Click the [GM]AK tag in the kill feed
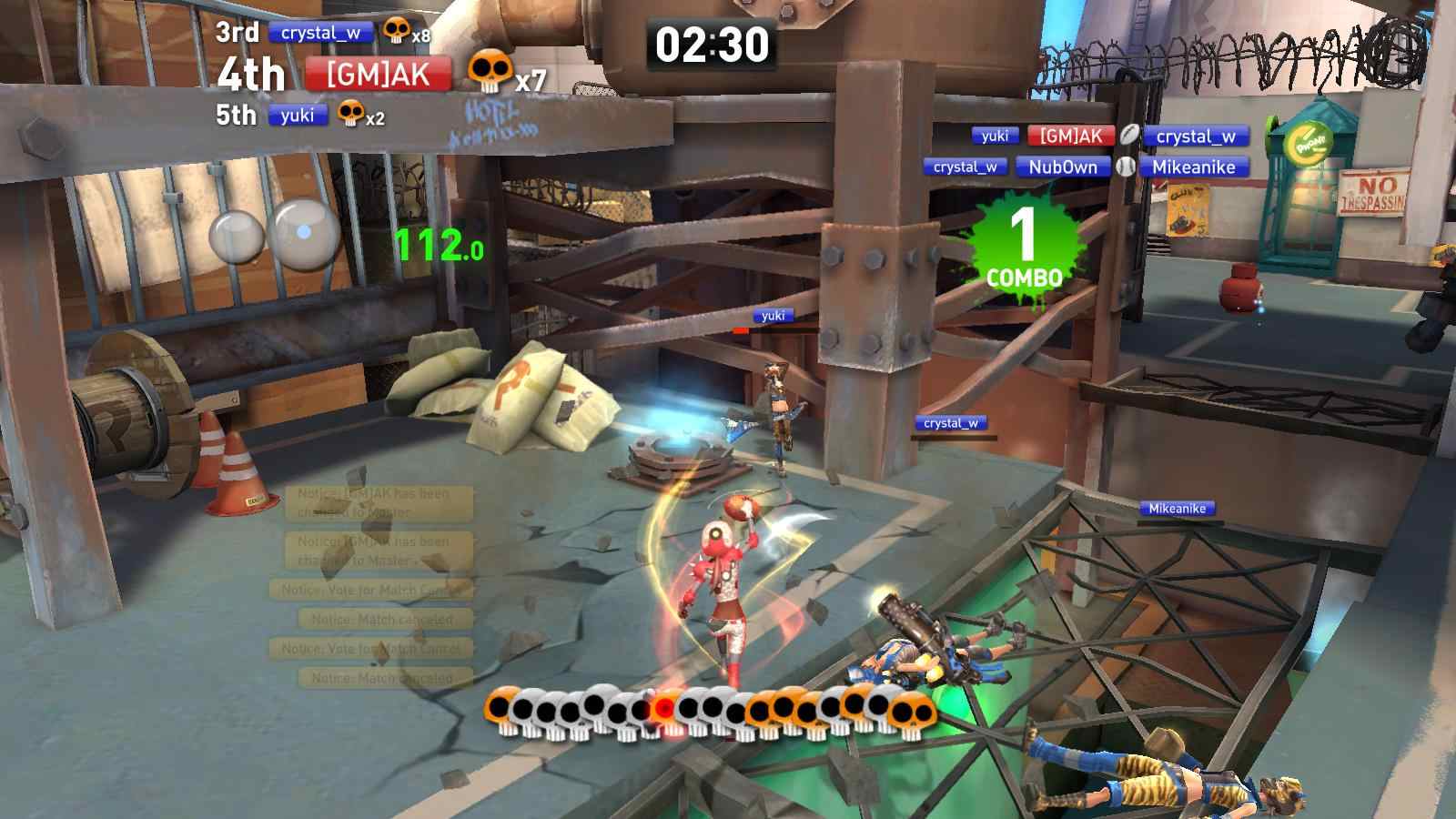The image size is (1456, 819). [1071, 136]
